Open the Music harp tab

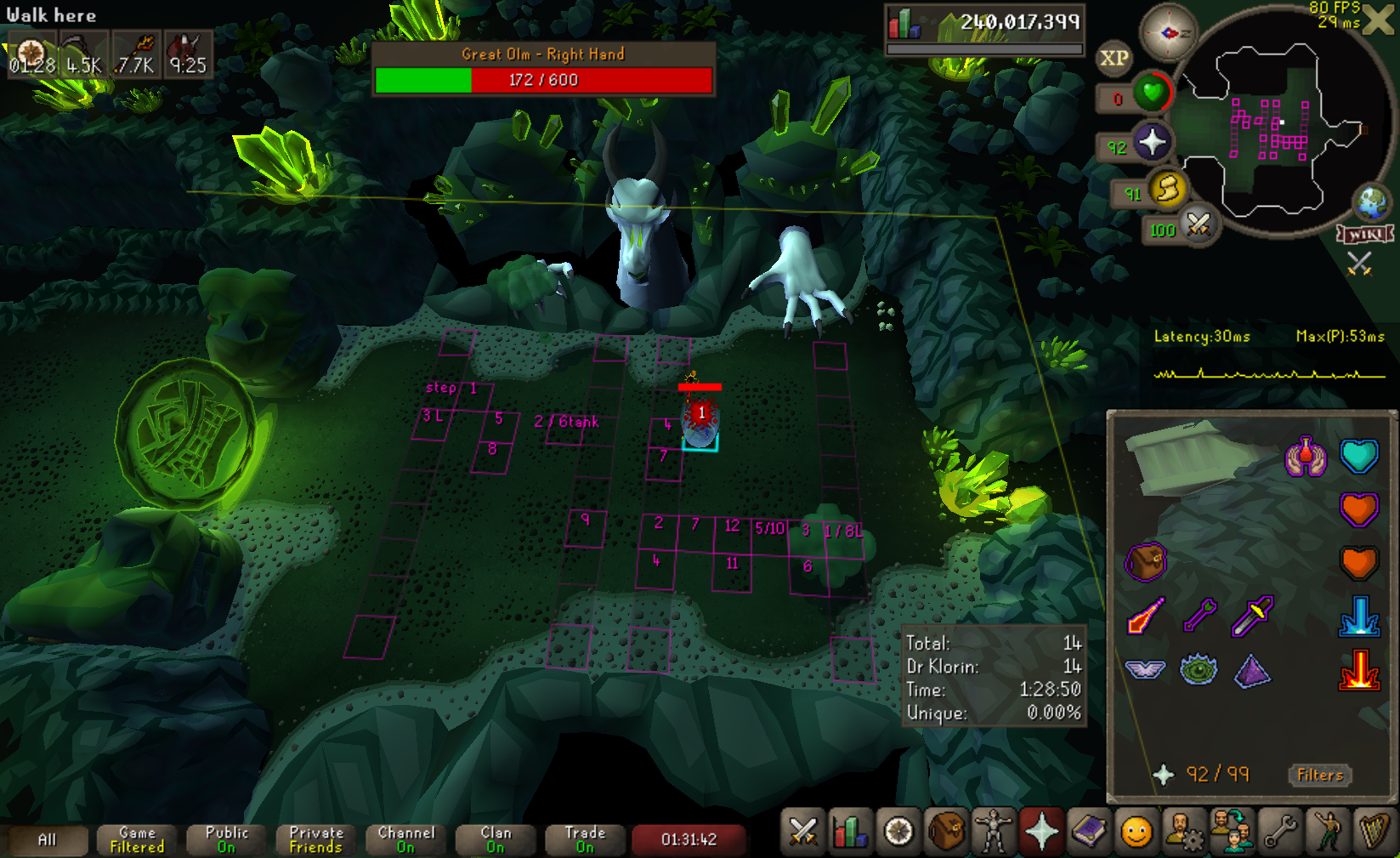click(x=1374, y=832)
